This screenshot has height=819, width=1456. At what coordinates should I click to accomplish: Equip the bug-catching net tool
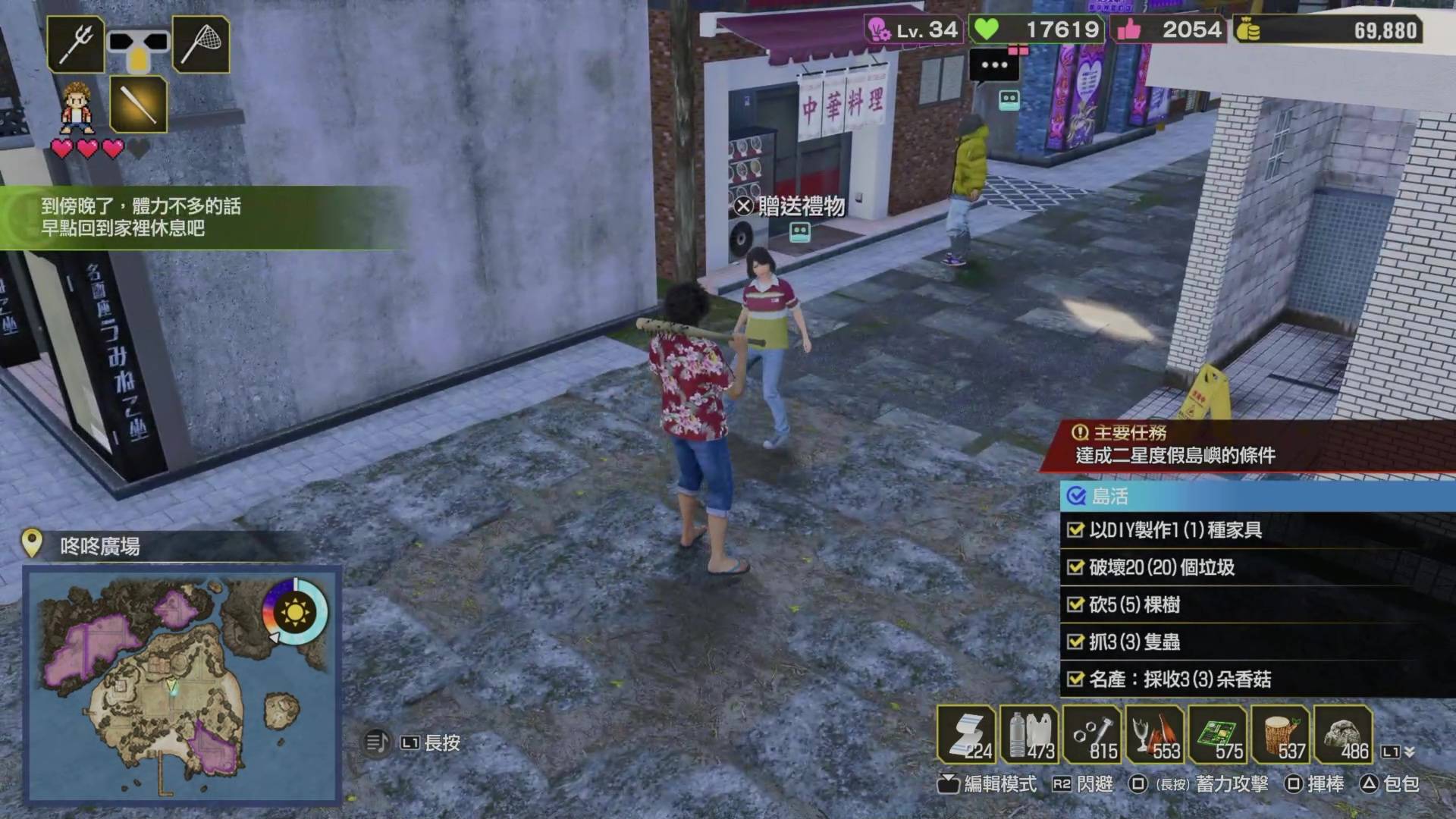pos(201,44)
